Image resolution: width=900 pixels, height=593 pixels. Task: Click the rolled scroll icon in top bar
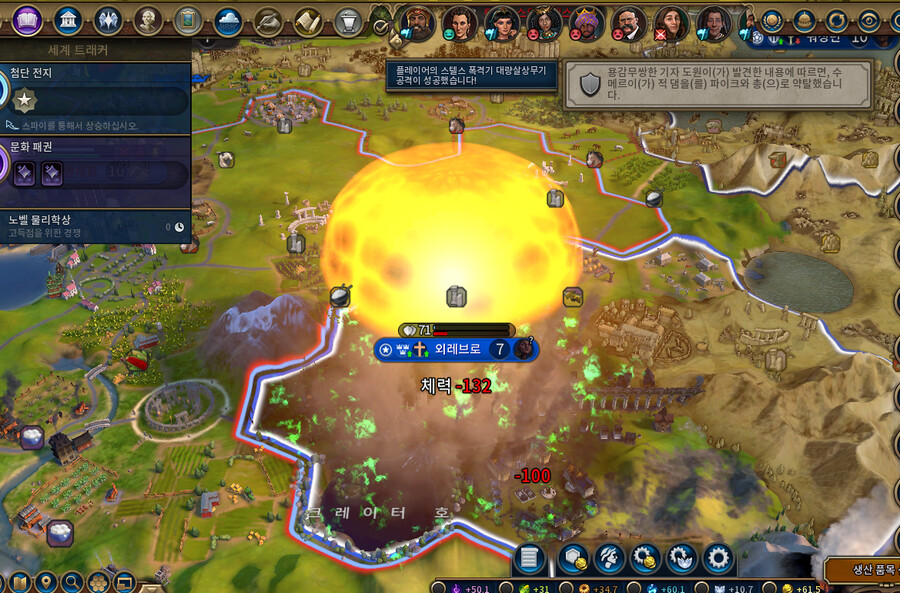[x=307, y=19]
